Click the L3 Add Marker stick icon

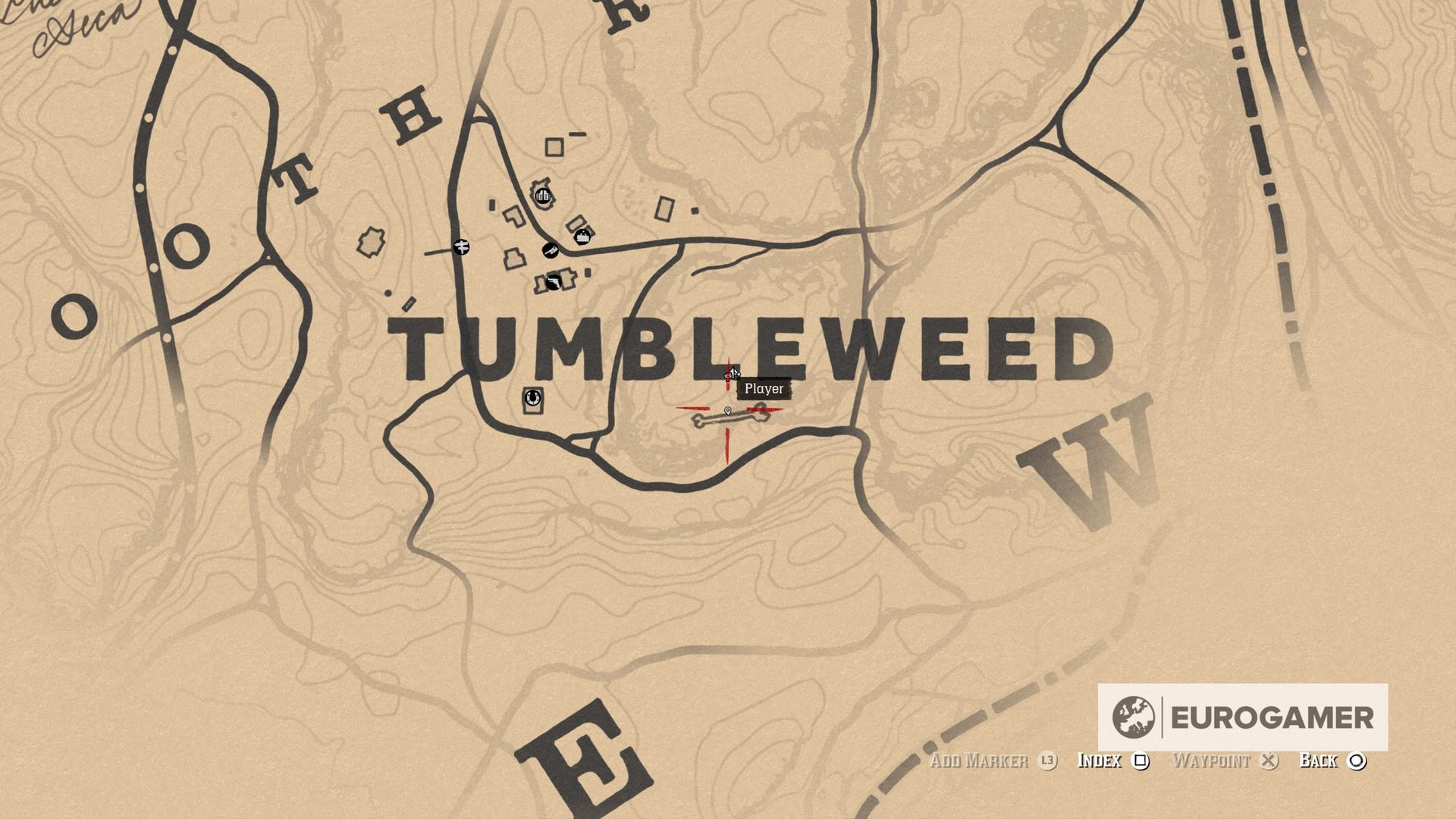point(1047,761)
